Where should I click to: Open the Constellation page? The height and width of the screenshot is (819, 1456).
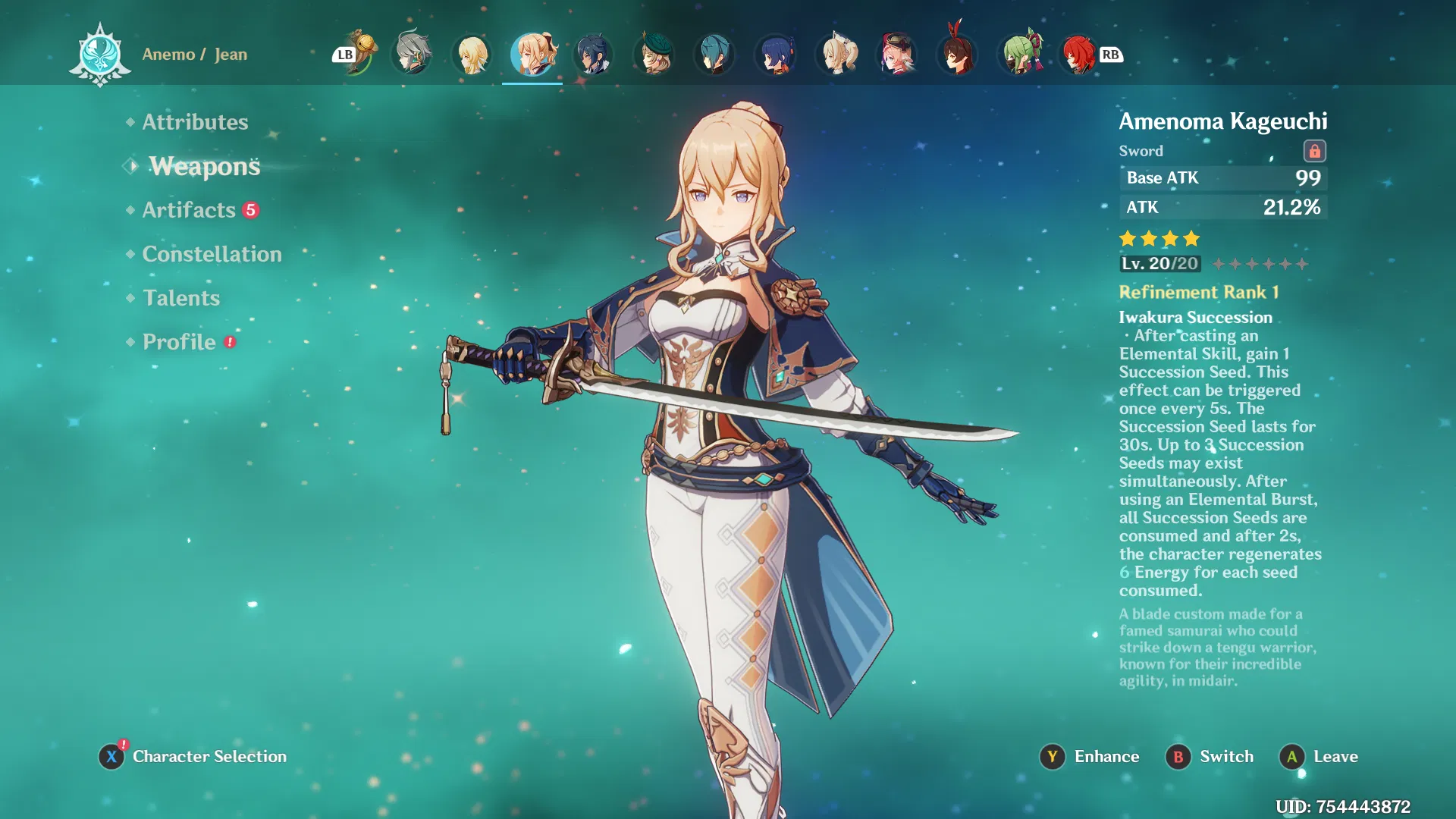(212, 254)
